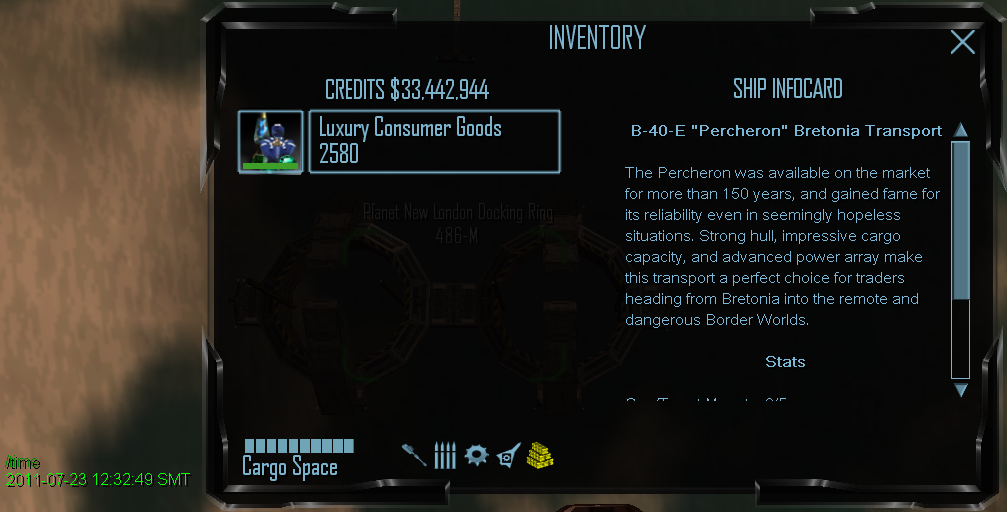Select the gold bars commodities filter
The height and width of the screenshot is (512, 1007).
coord(541,455)
